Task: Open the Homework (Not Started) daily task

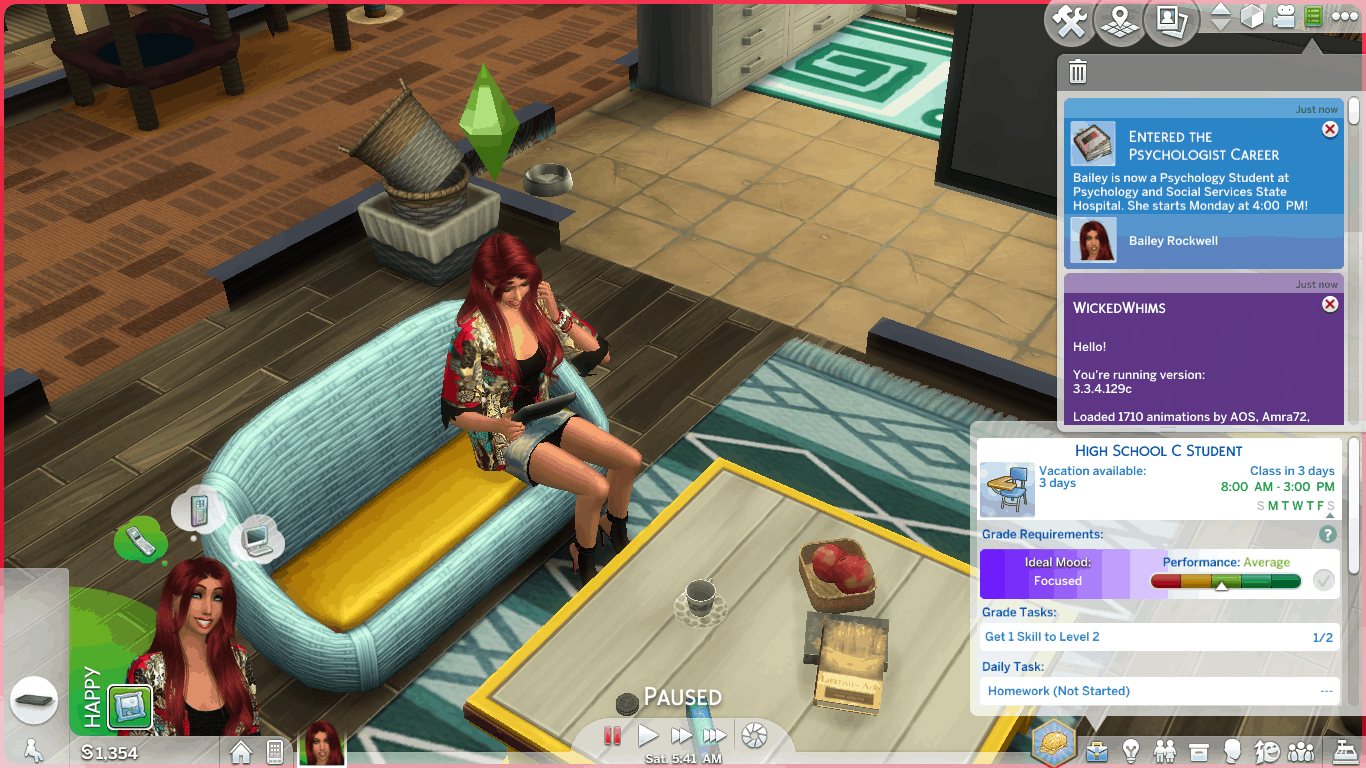Action: (1058, 691)
